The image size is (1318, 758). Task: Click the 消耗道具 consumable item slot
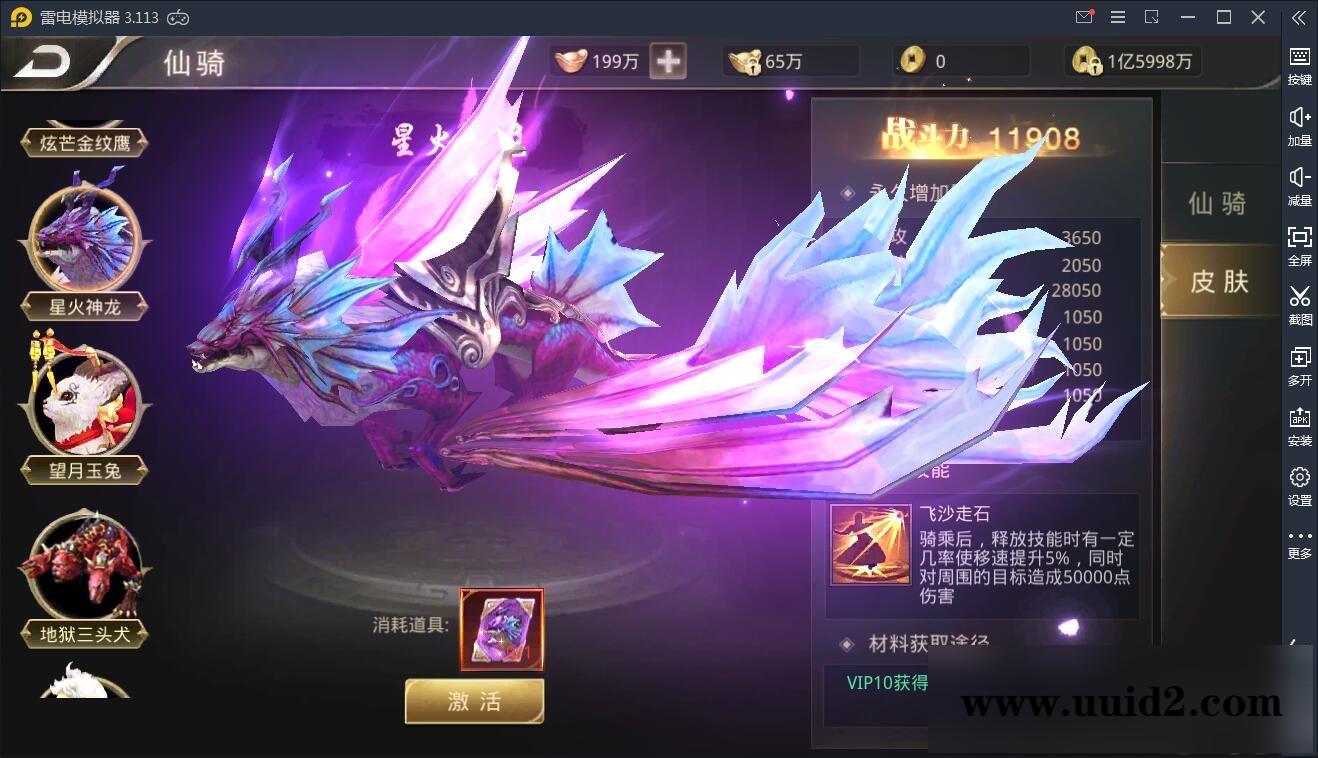coord(502,628)
